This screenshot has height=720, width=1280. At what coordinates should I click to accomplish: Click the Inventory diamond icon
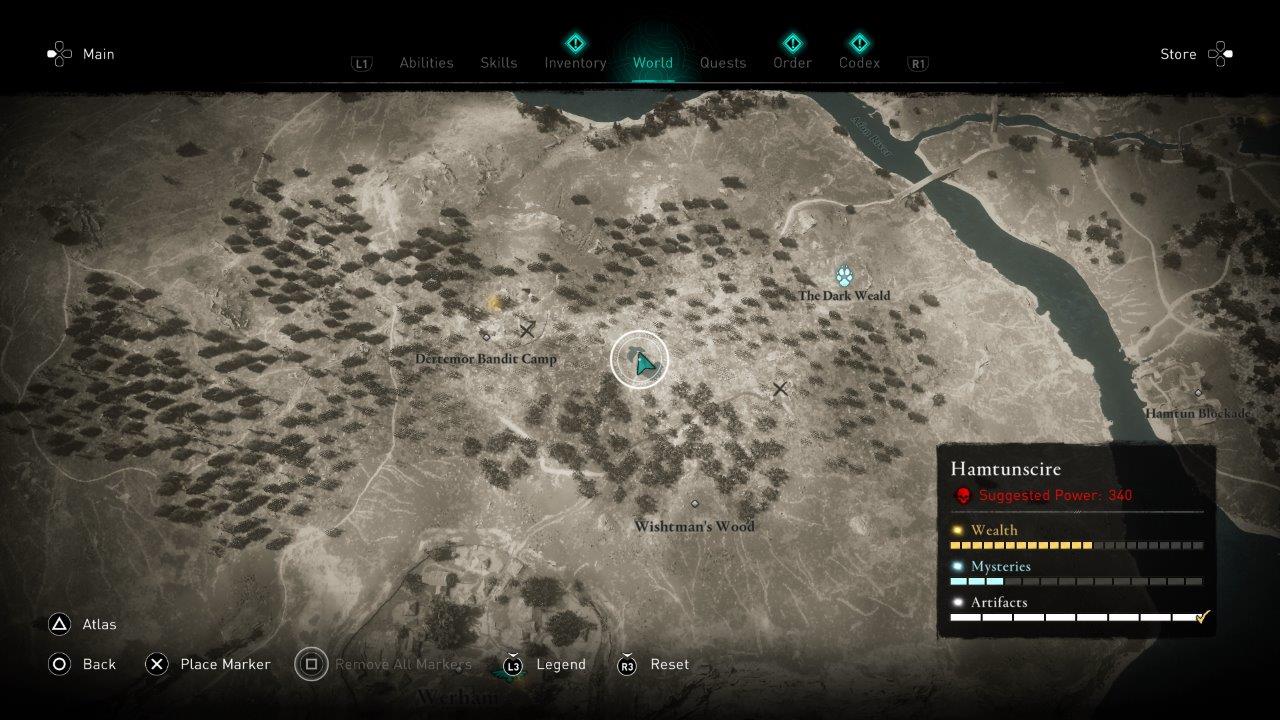575,43
